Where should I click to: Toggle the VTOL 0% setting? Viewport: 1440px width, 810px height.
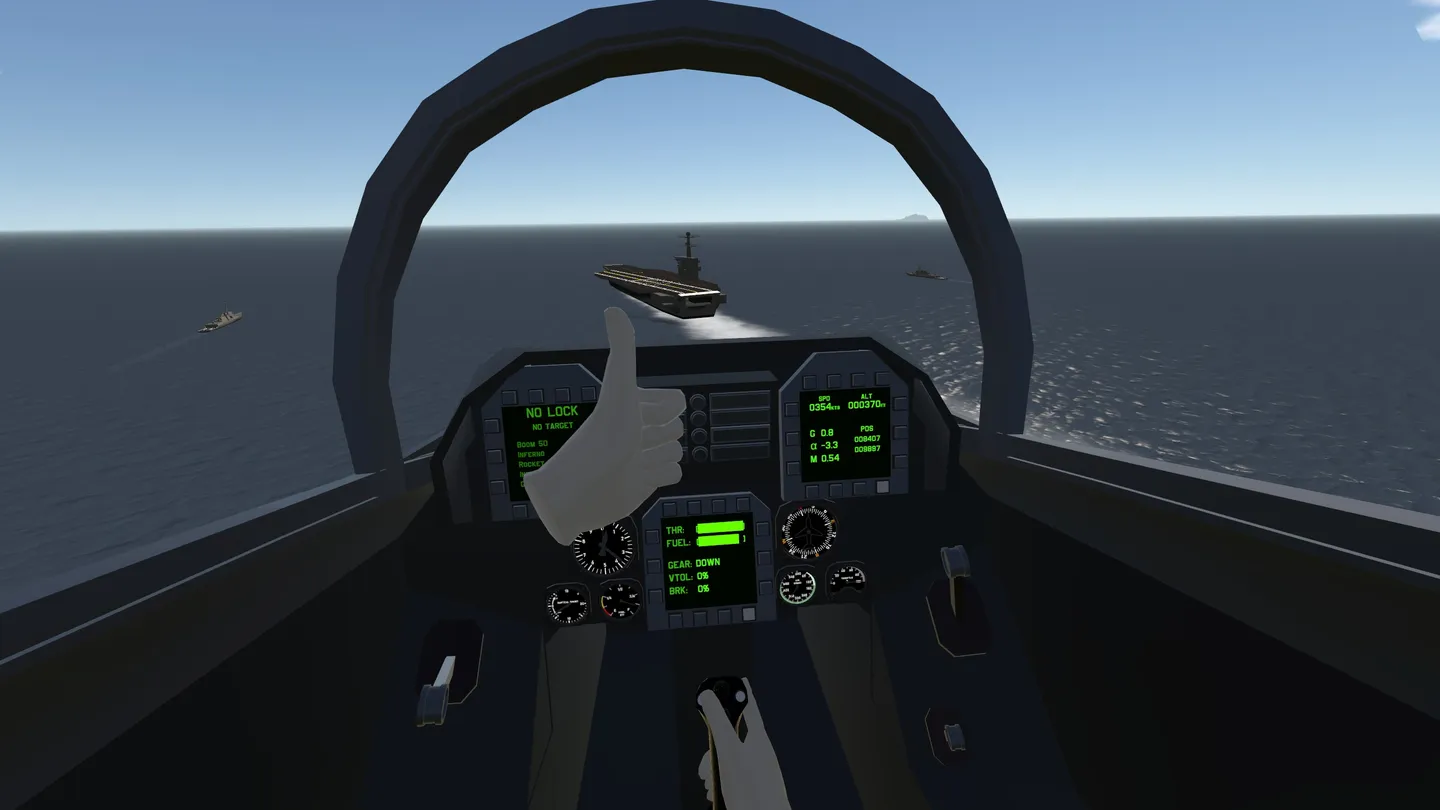point(688,578)
